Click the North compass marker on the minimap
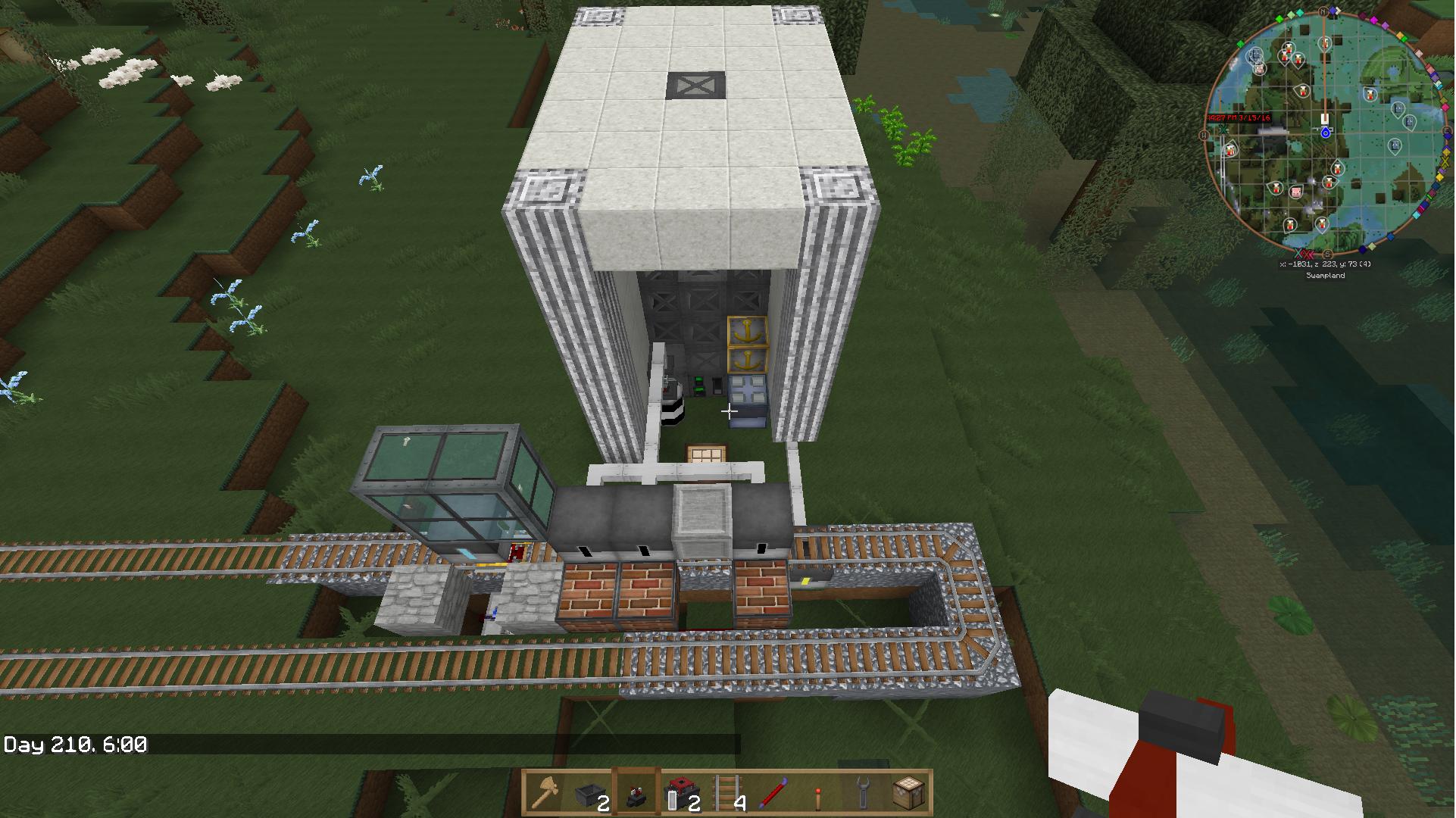 tap(1323, 12)
